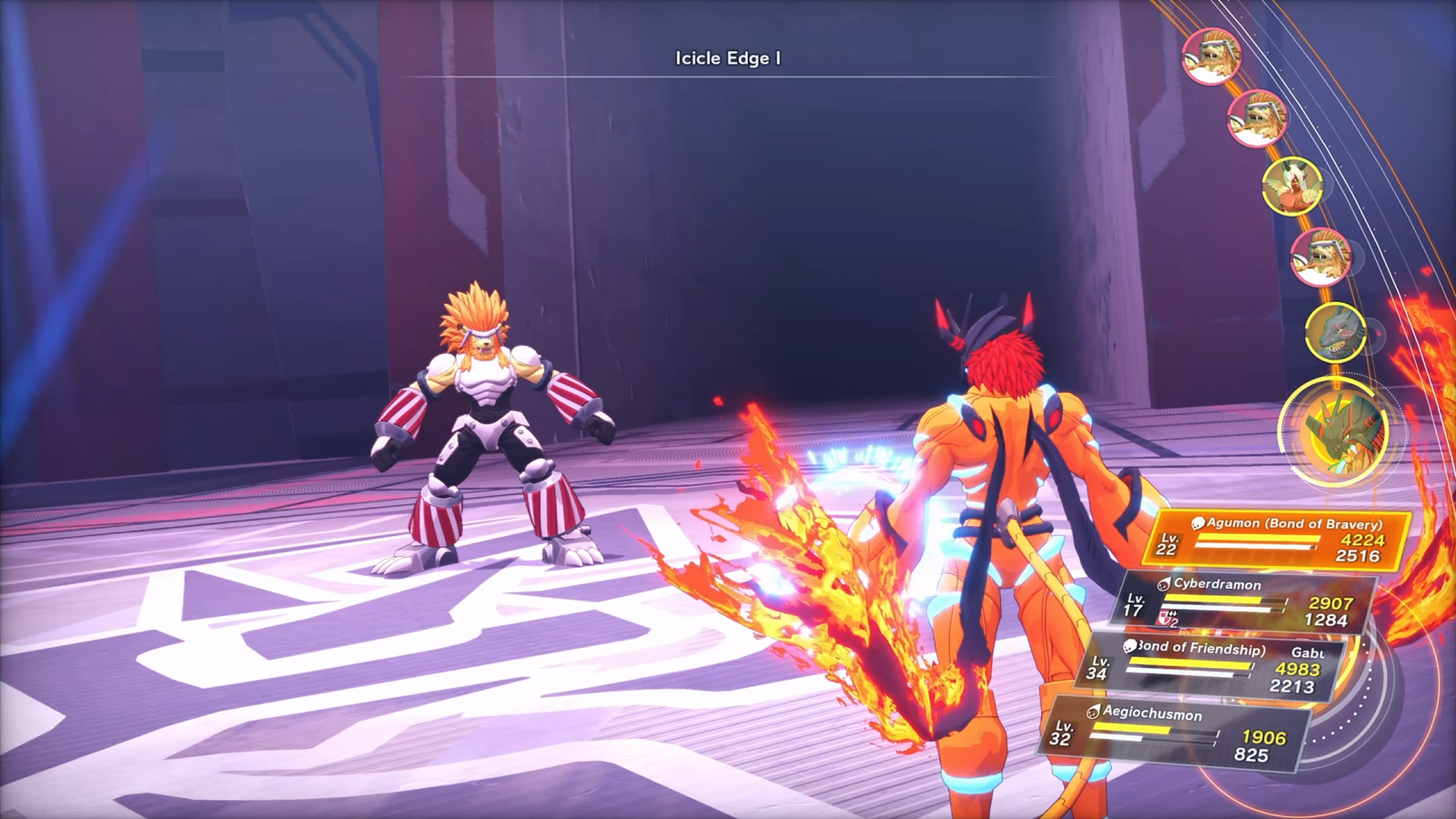
Task: Select the bird Digimon portrait in the turn order
Action: (x=1293, y=187)
